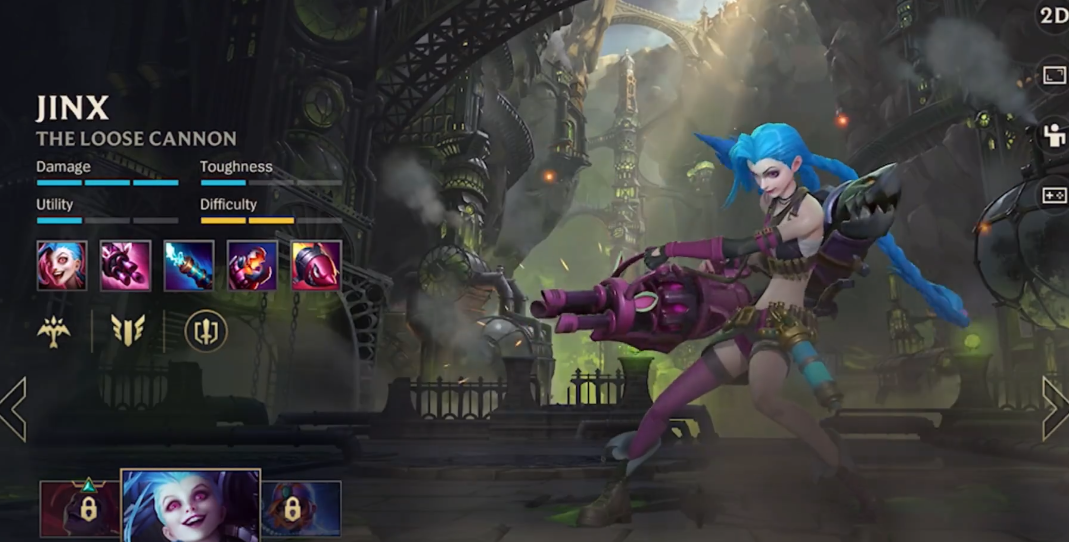
Task: Open the circled sword icon button
Action: pos(206,331)
